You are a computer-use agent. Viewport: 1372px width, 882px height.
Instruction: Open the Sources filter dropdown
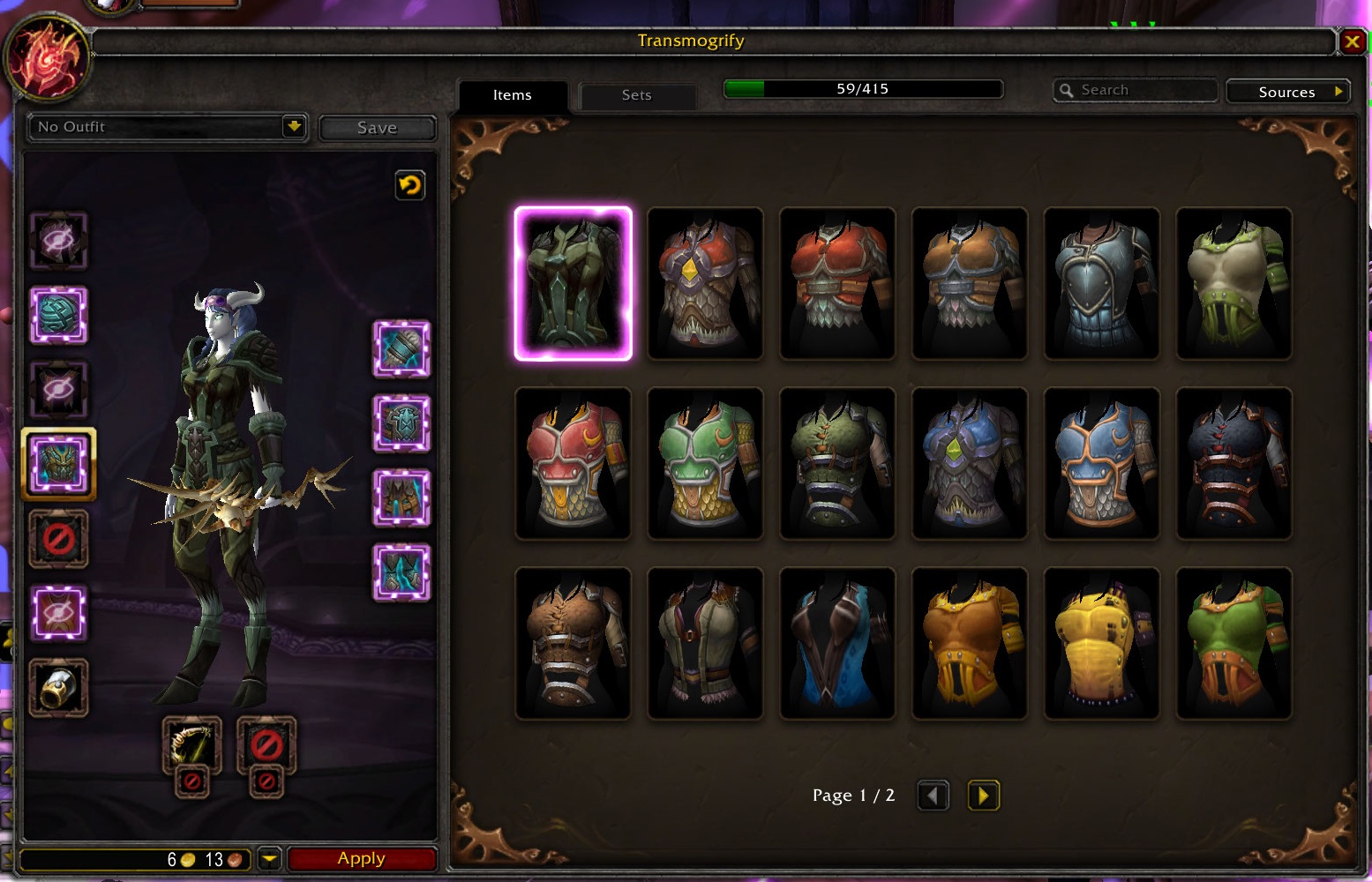(1288, 92)
